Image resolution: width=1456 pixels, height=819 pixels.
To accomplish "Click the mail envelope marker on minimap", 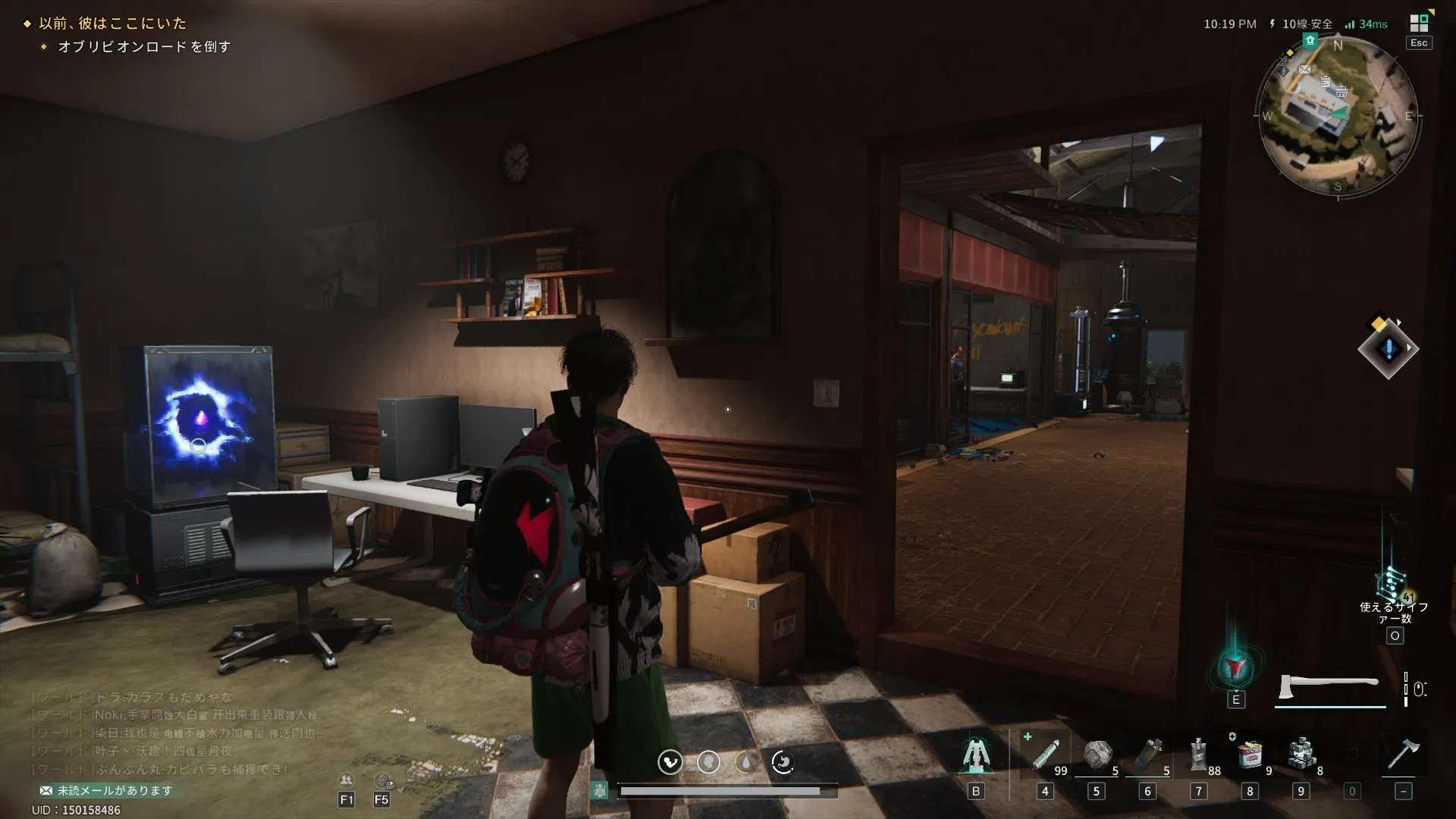I will (x=1304, y=70).
